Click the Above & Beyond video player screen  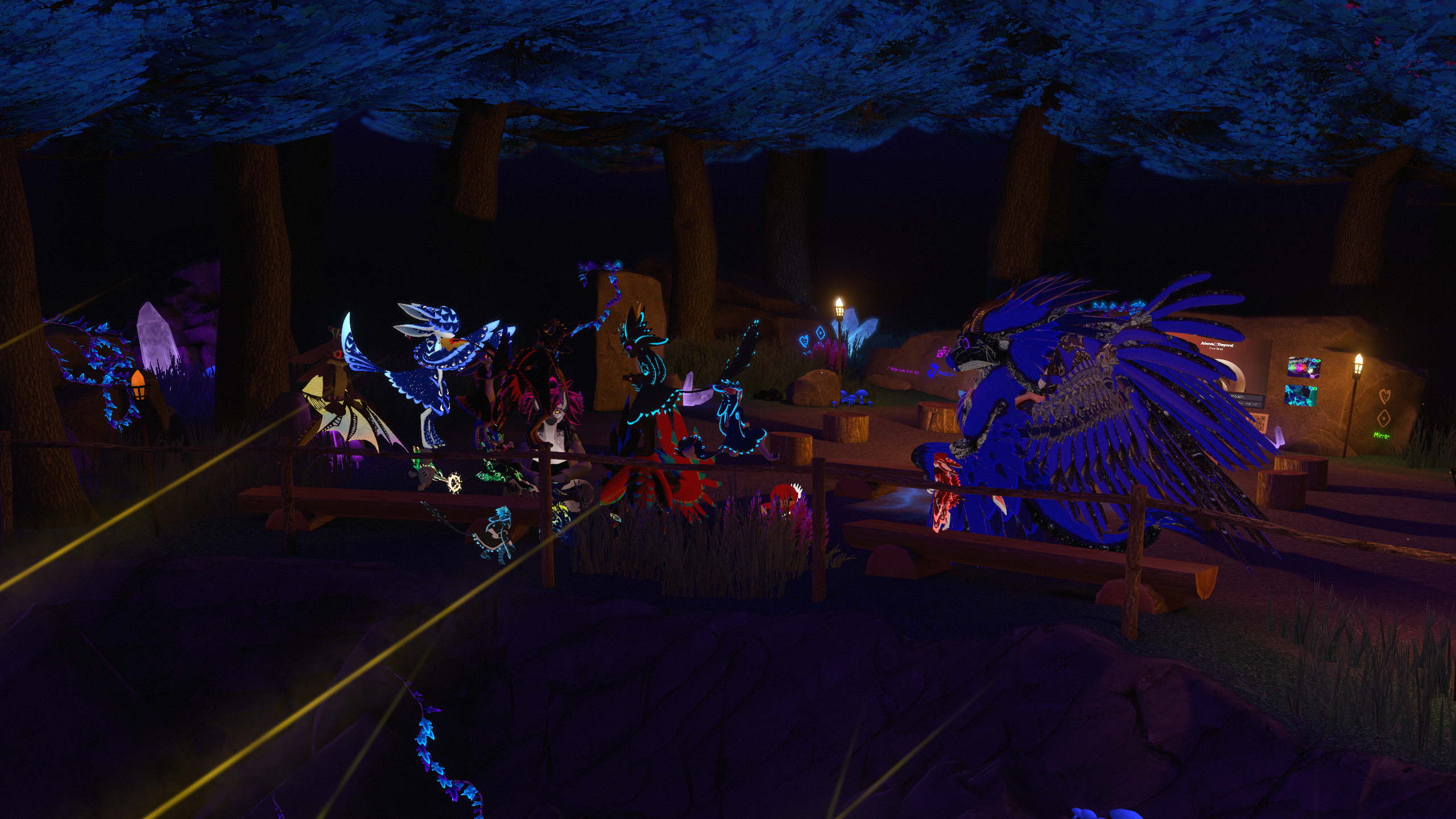click(x=1235, y=370)
